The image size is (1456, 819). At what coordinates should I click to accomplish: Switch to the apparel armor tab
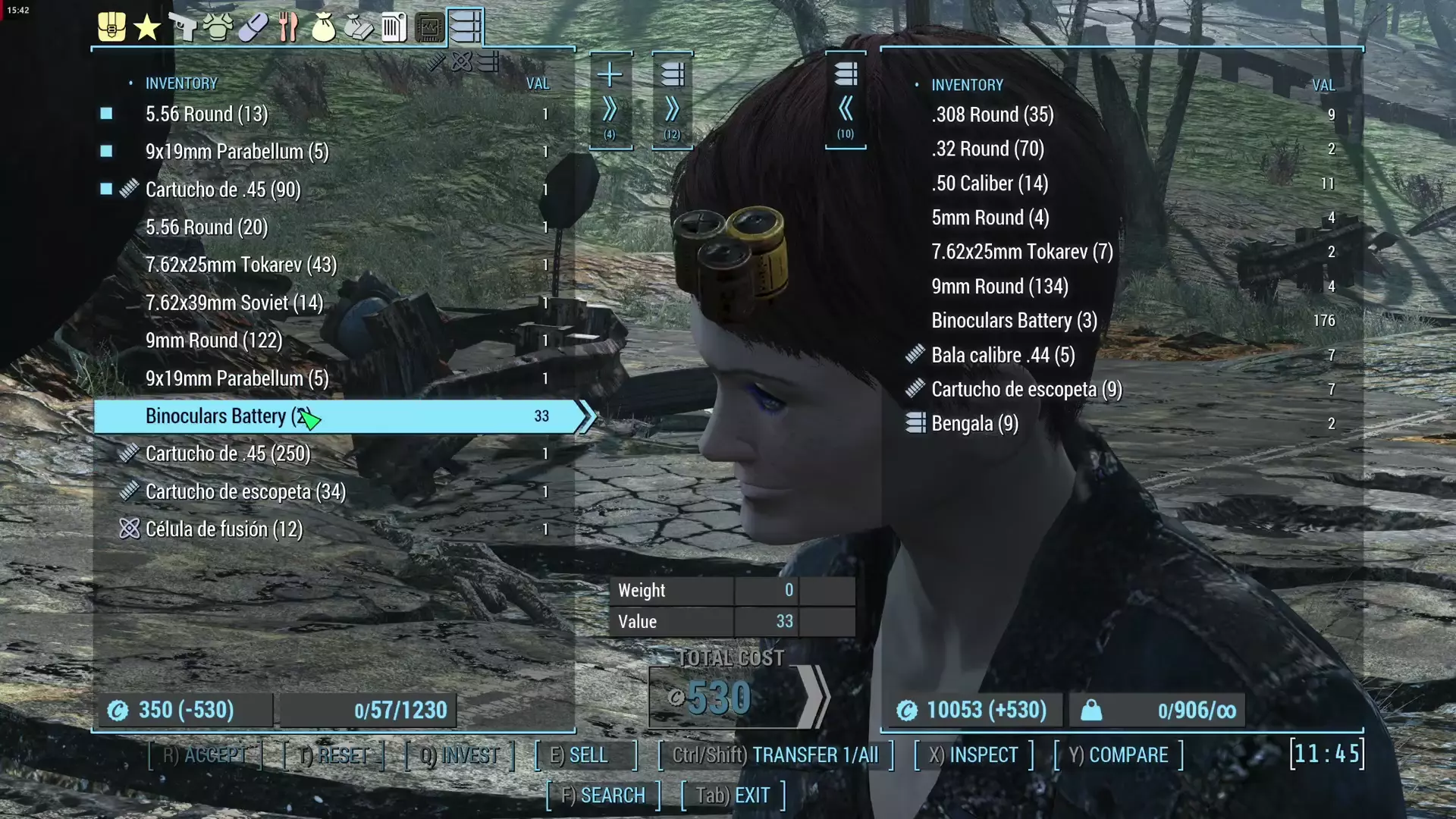[x=218, y=27]
